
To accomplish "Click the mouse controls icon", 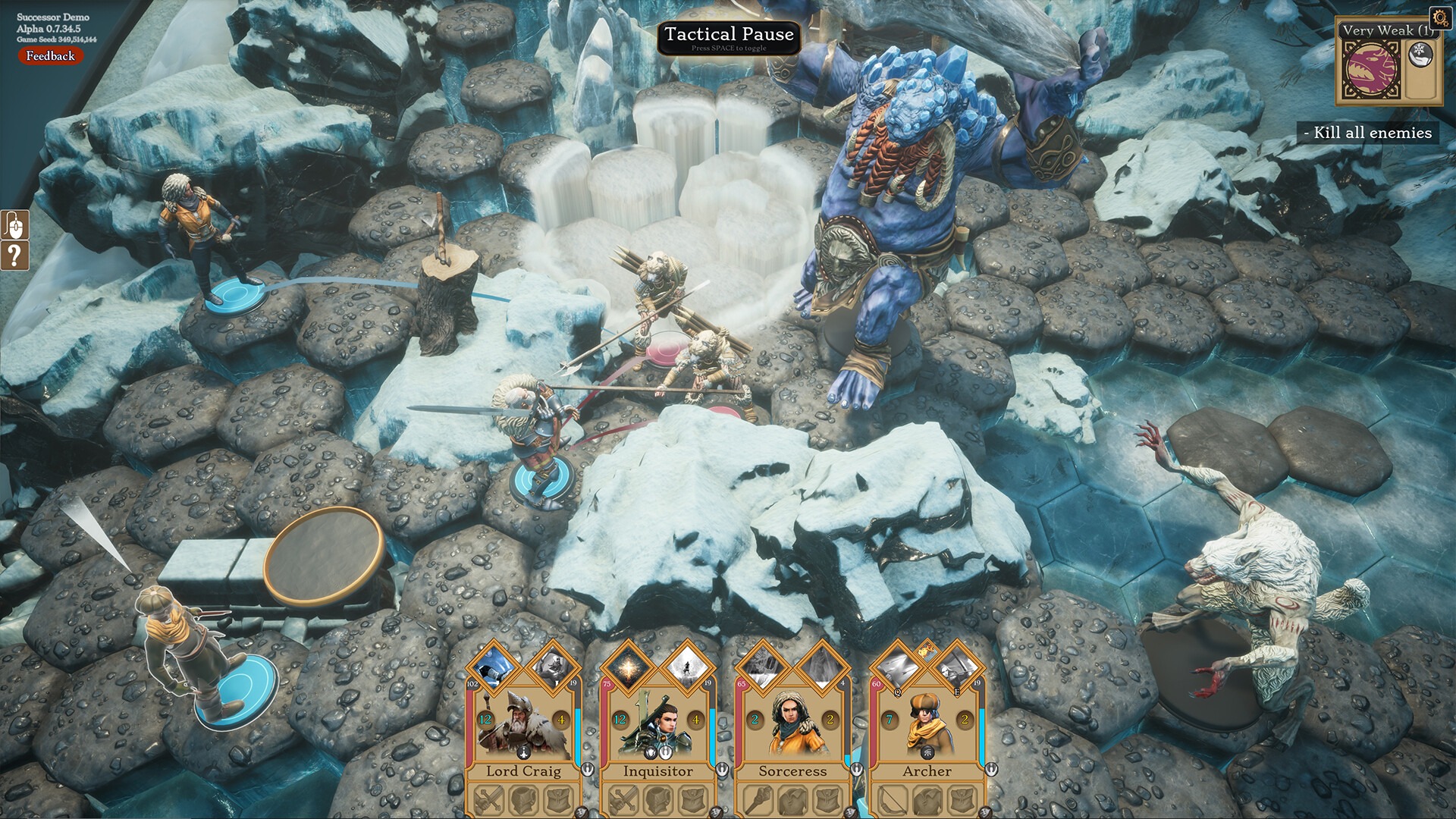I will 14,225.
